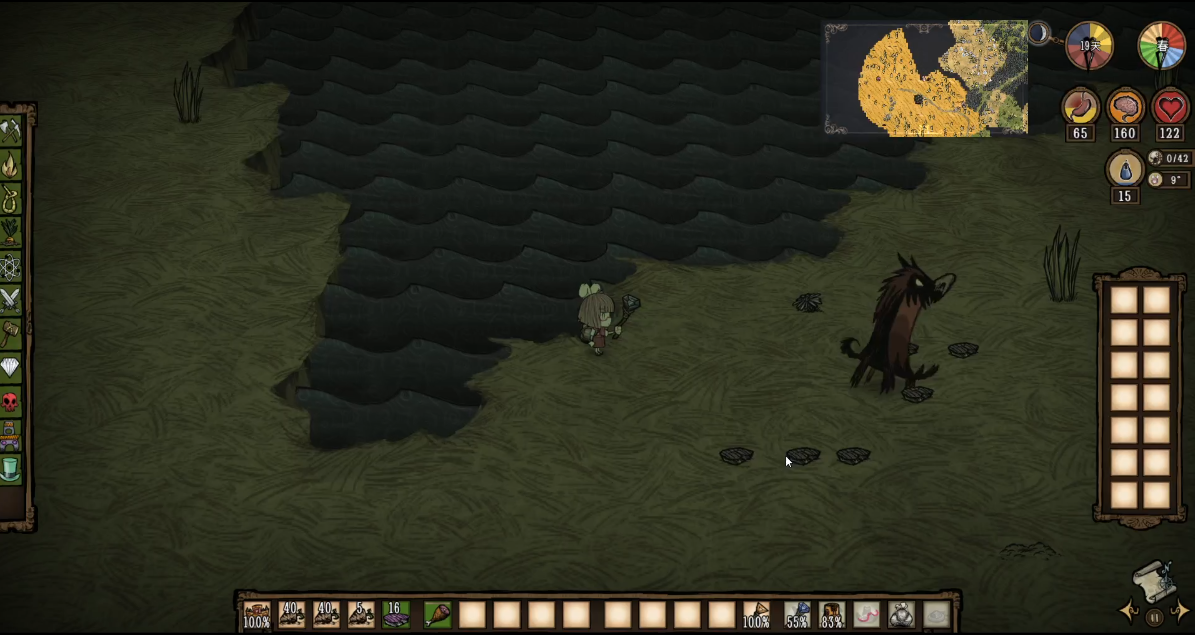Select the meat drumstick inventory slot
Screen dimensions: 1195x635
point(437,614)
